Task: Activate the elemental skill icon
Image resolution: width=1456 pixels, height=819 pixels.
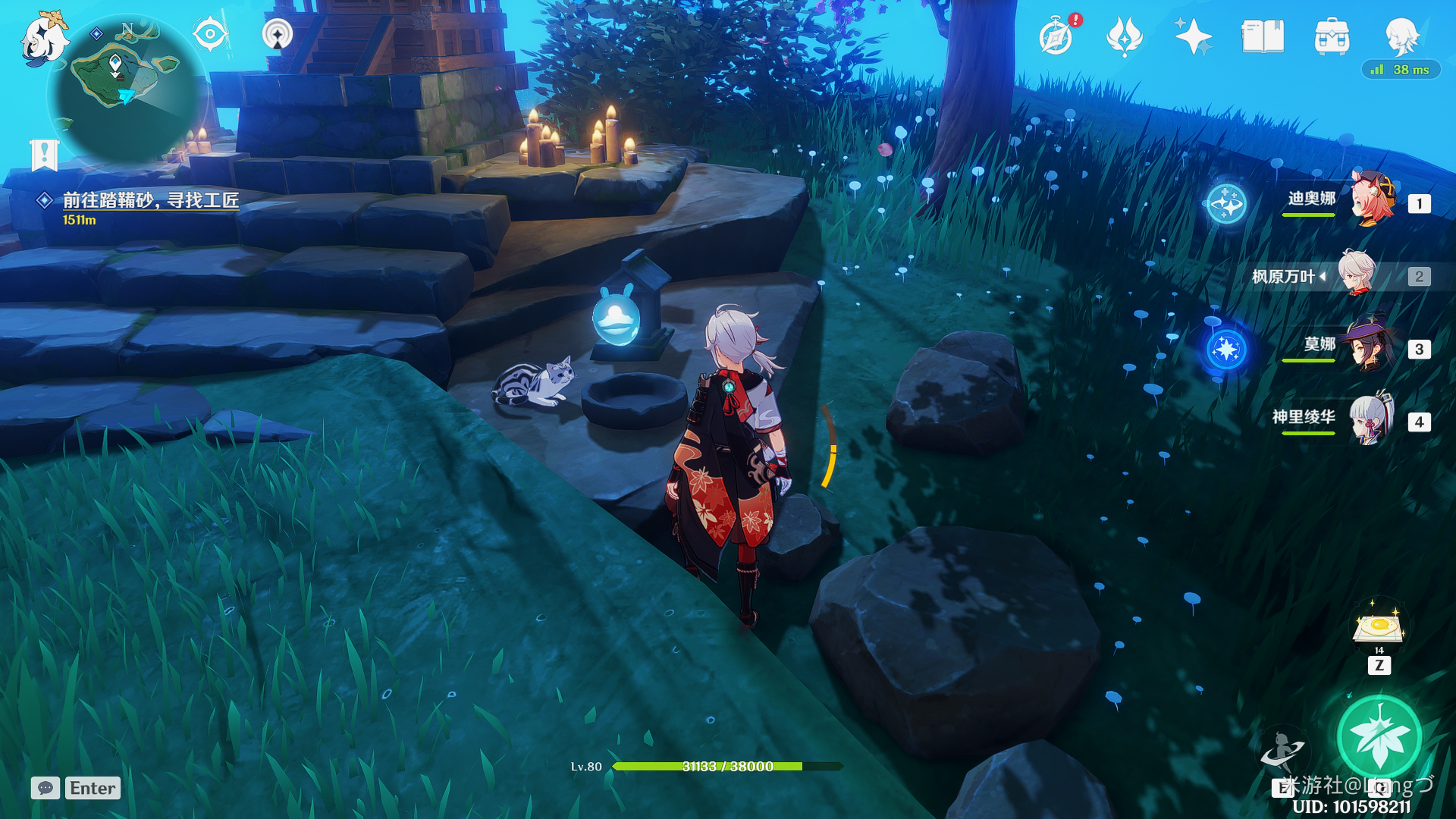Action: tap(1282, 749)
